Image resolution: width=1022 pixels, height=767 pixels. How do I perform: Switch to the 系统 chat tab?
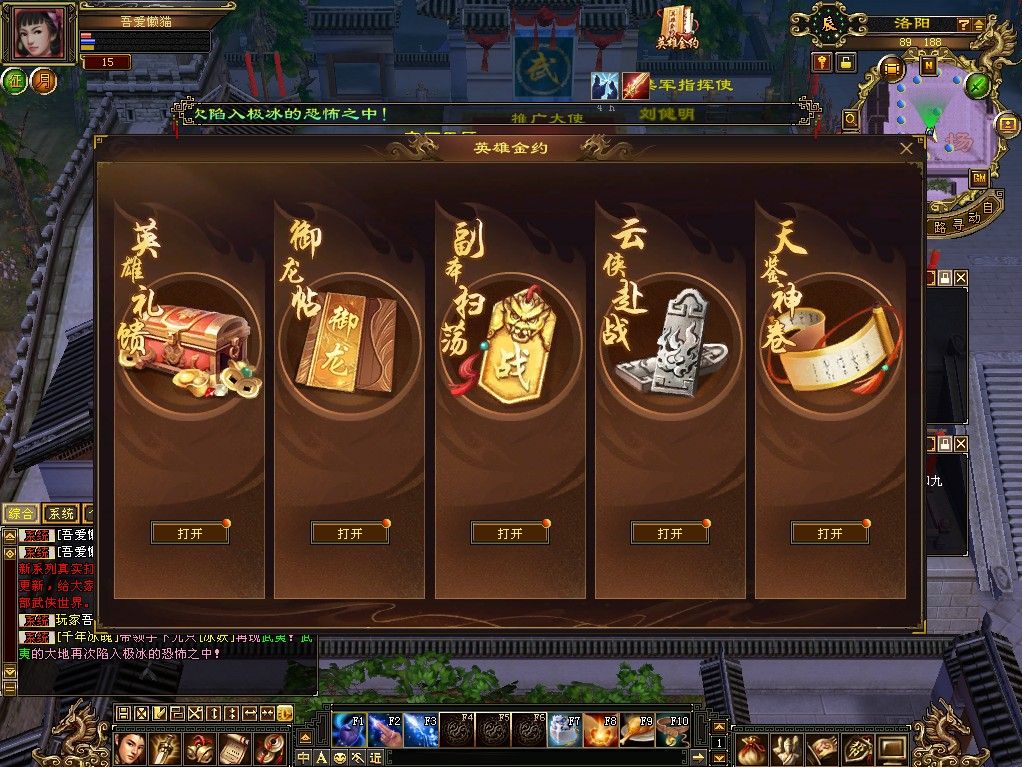click(x=61, y=513)
